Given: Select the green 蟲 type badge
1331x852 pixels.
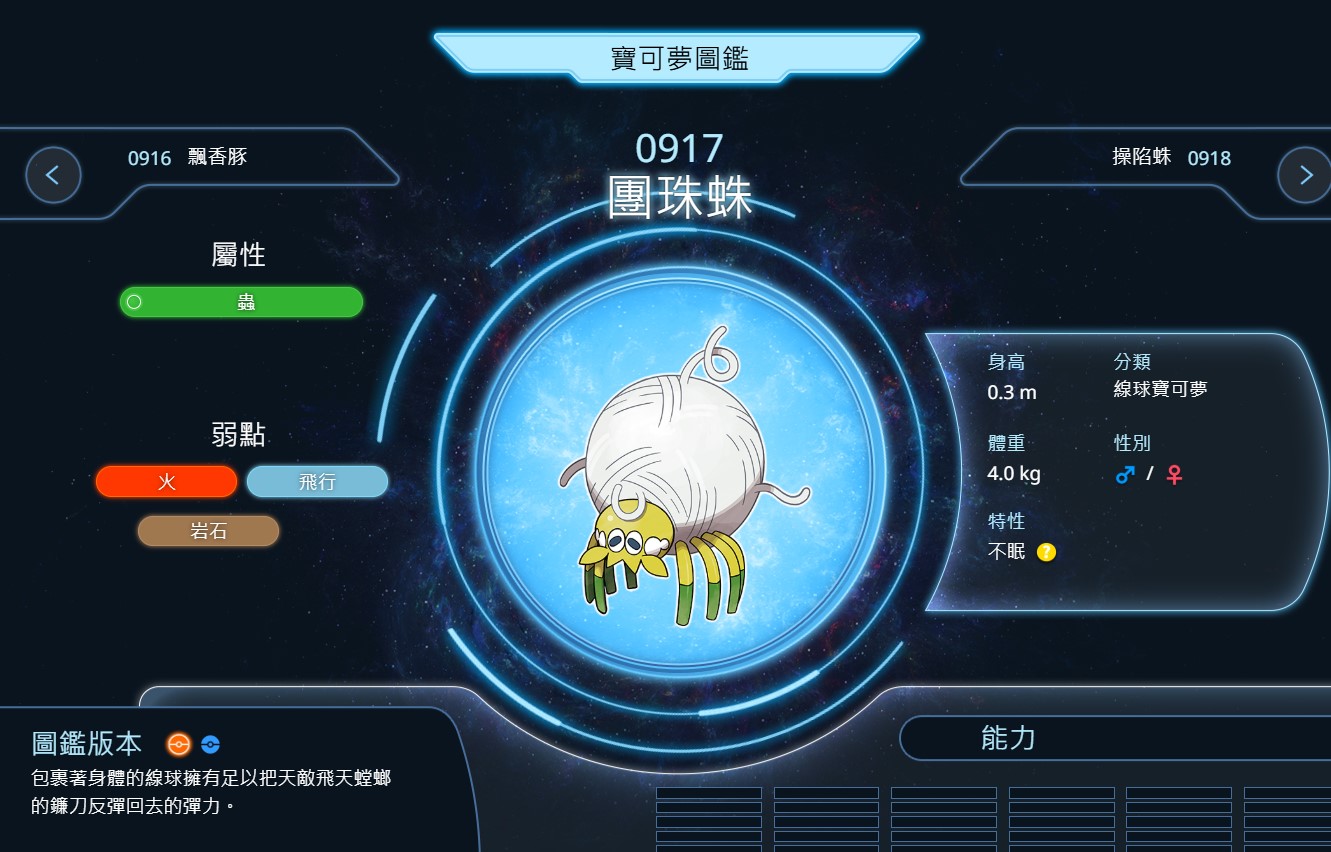Looking at the screenshot, I should [x=241, y=302].
